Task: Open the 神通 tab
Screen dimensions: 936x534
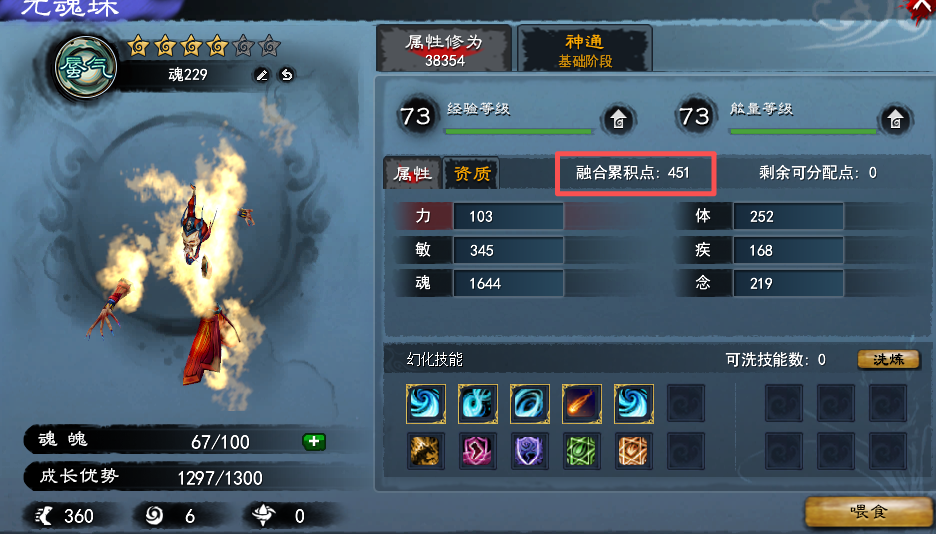Action: click(585, 50)
